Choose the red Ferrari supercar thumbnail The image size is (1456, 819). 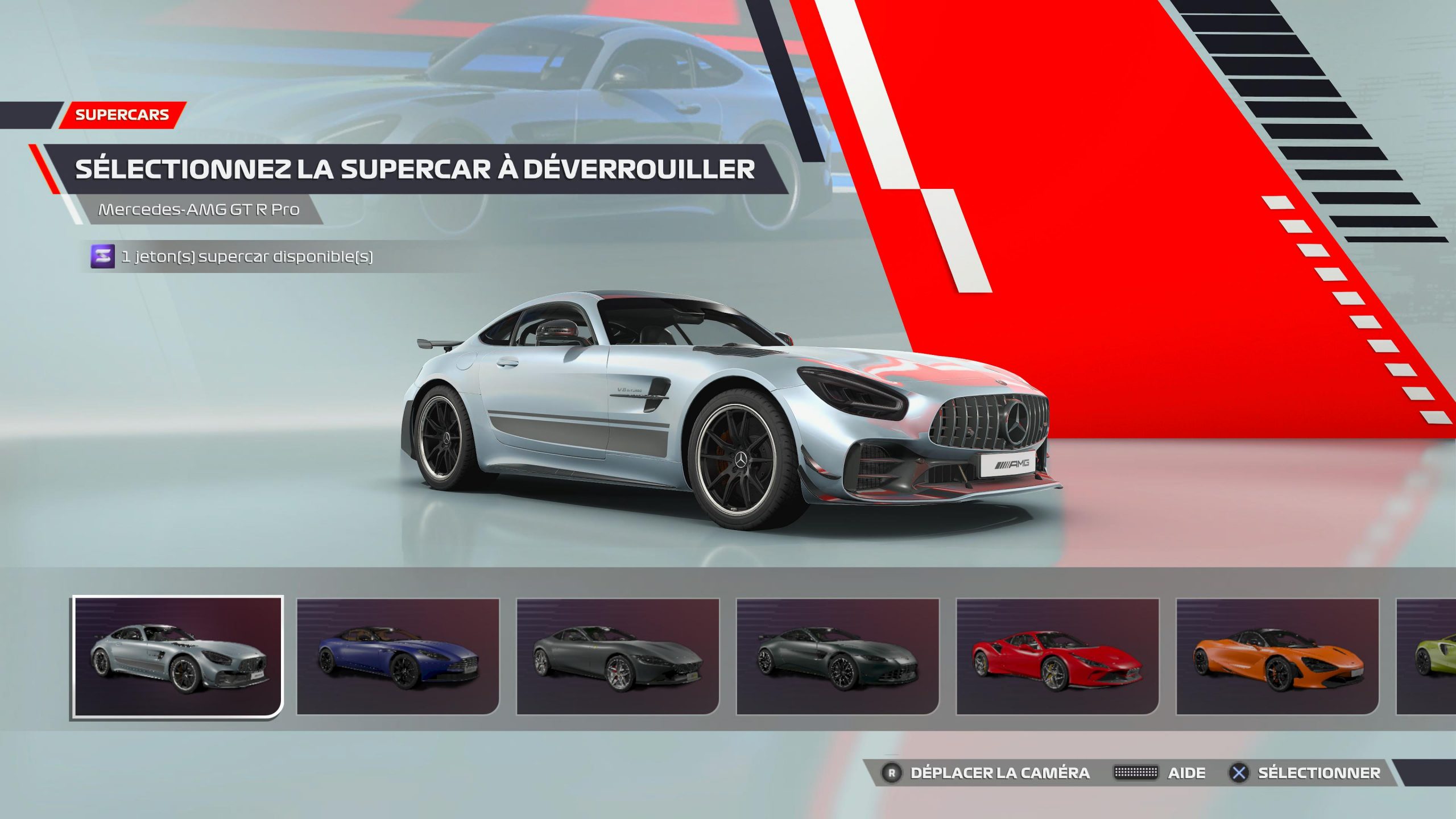click(1057, 657)
